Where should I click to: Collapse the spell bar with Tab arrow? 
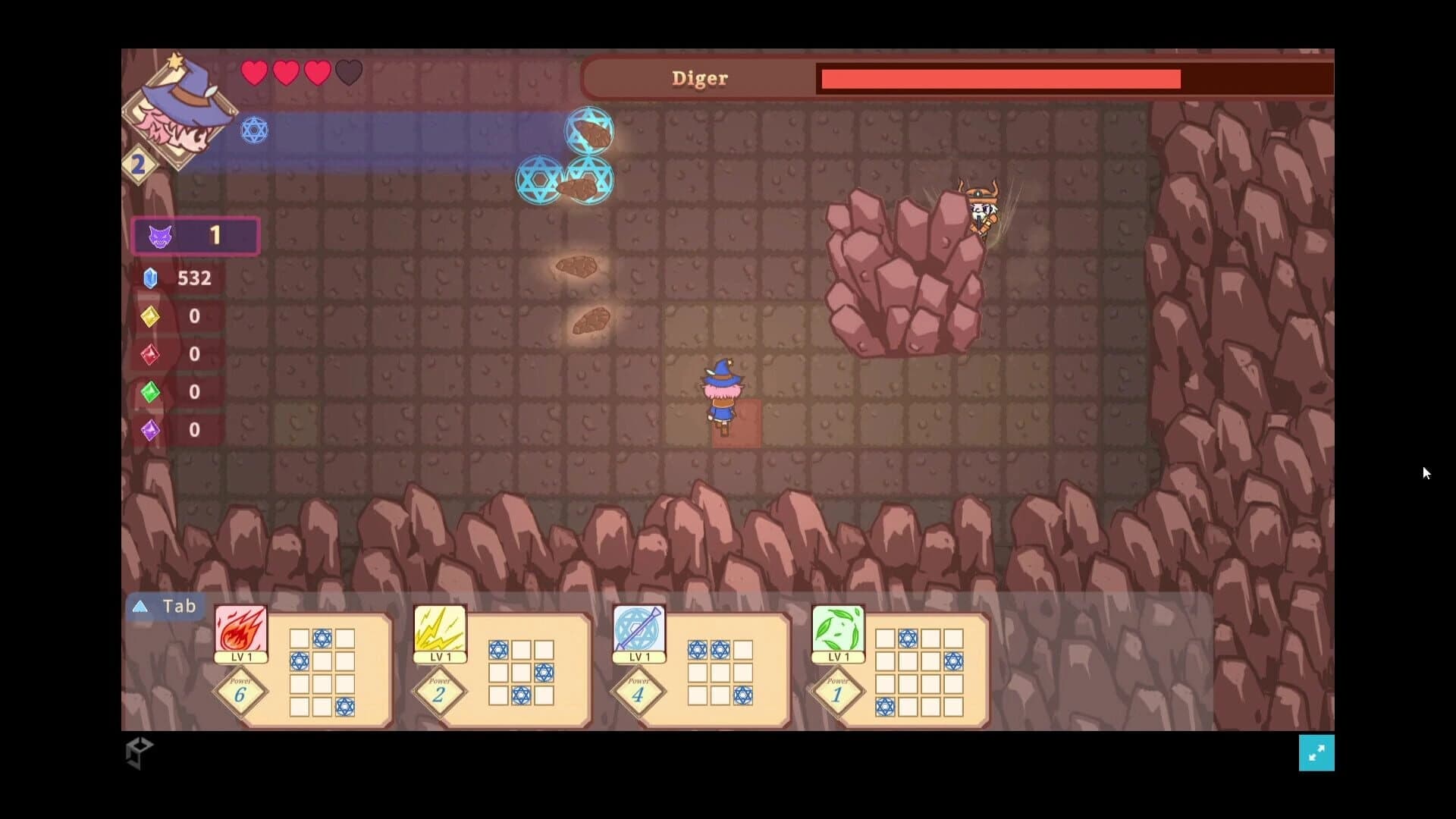coord(140,606)
